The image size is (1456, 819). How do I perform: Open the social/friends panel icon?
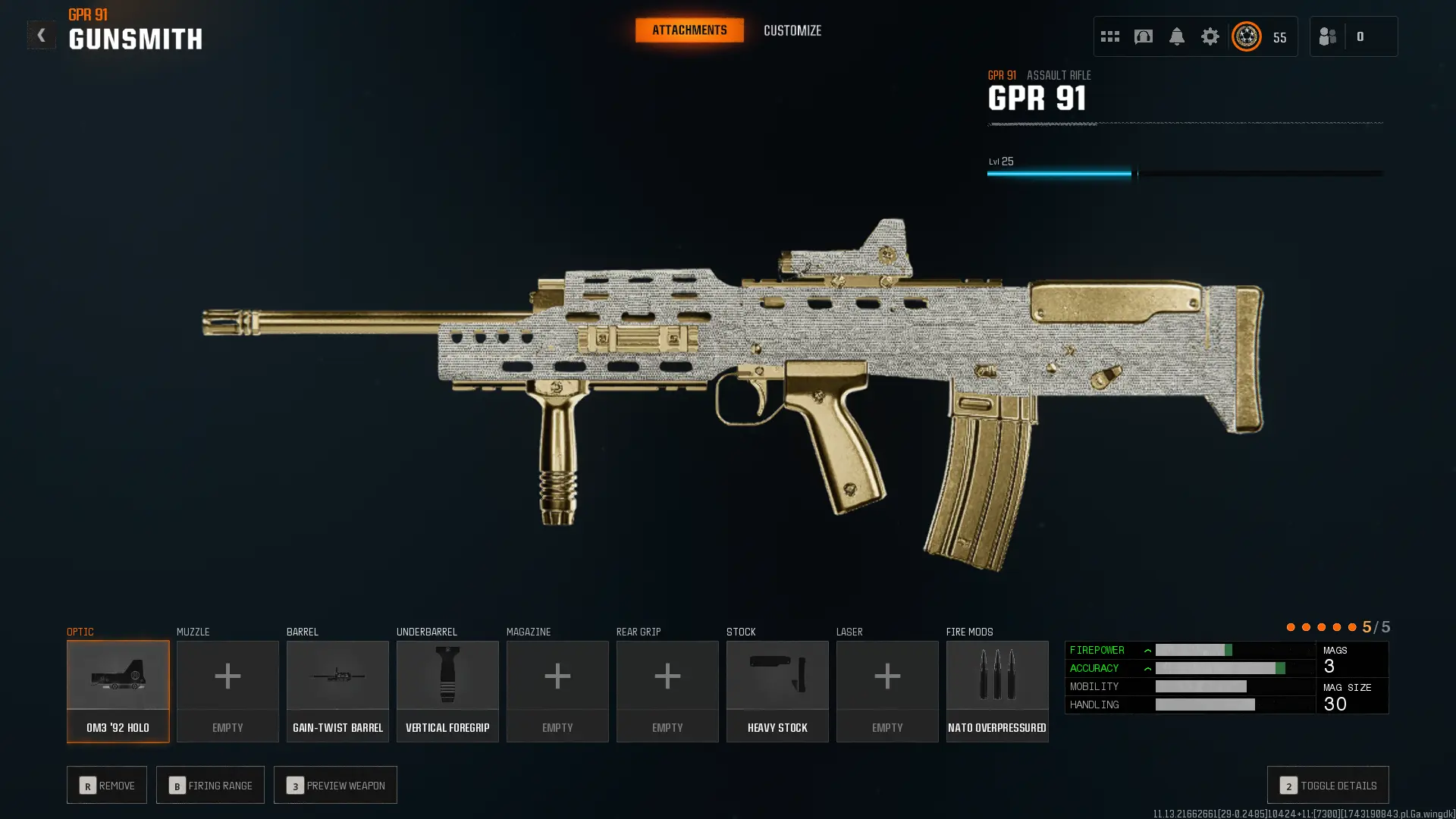[1327, 36]
